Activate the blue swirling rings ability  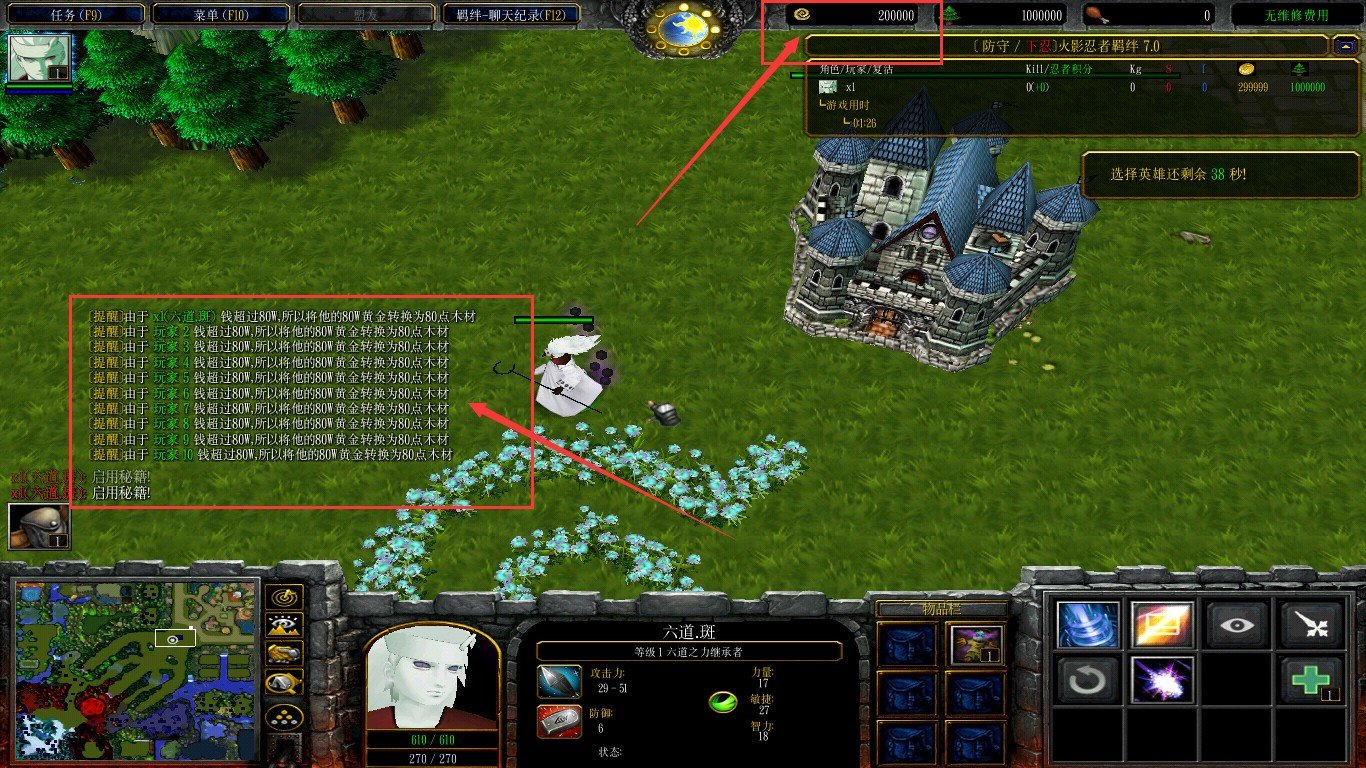(x=1087, y=624)
